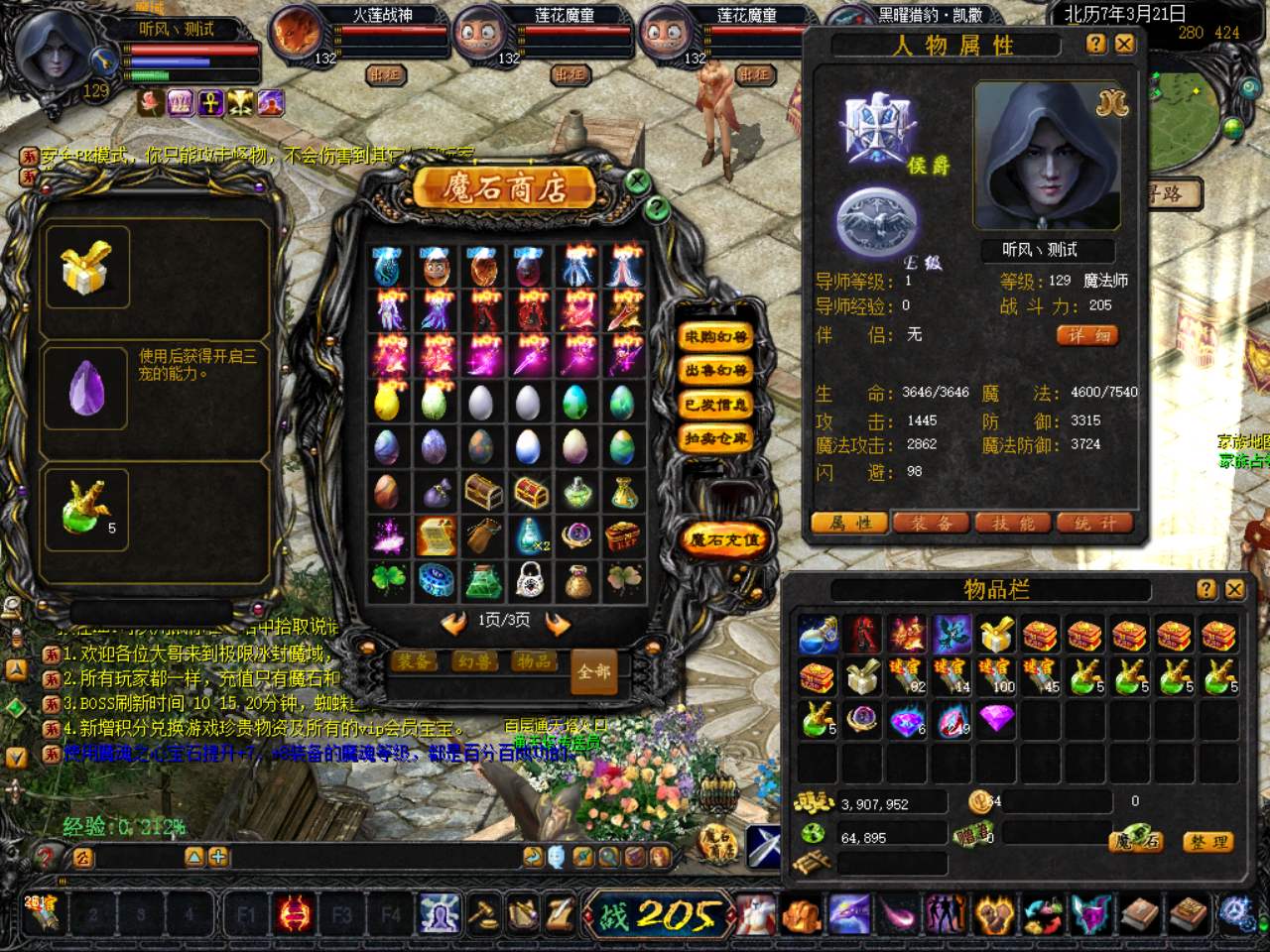Choose the green four-leaf clover shop item
This screenshot has height=952, width=1270.
click(x=388, y=580)
